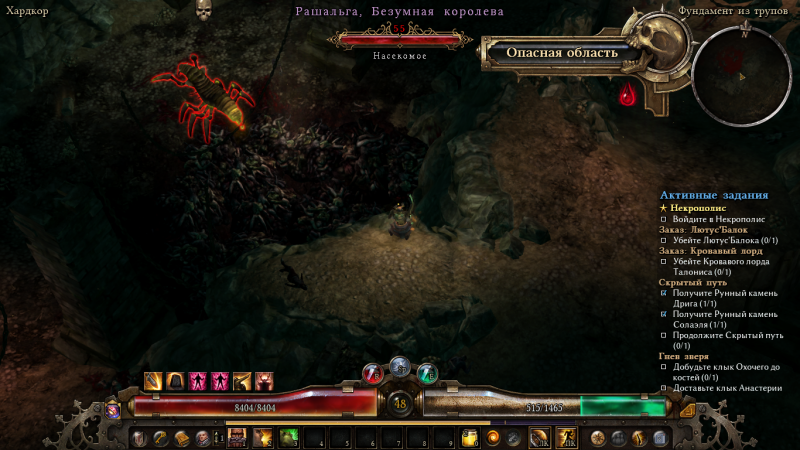Trigger the fiery skill in hotbar slot 2
Screen dimensions: 800x450
click(264, 438)
